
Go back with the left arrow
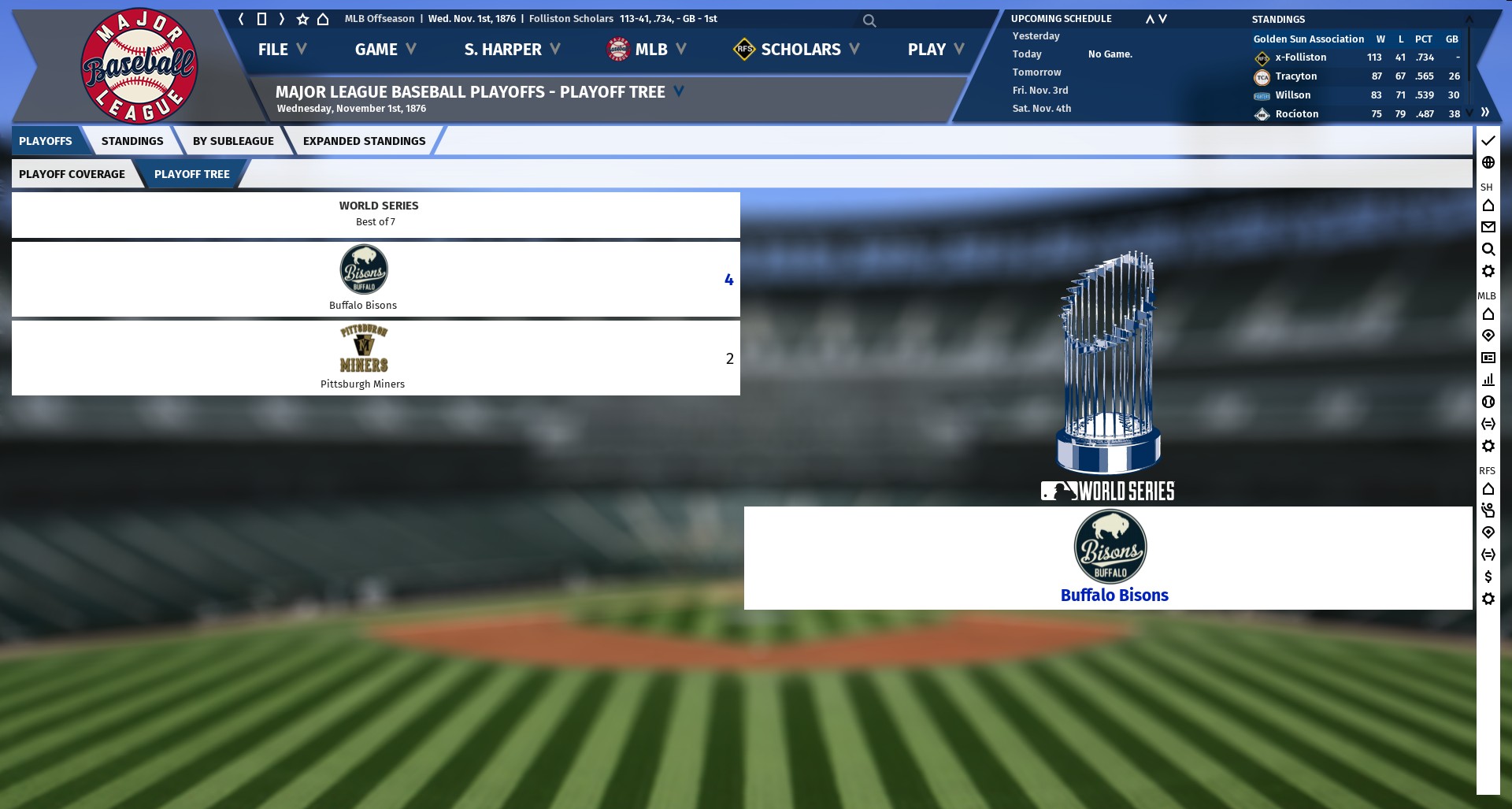(x=241, y=19)
